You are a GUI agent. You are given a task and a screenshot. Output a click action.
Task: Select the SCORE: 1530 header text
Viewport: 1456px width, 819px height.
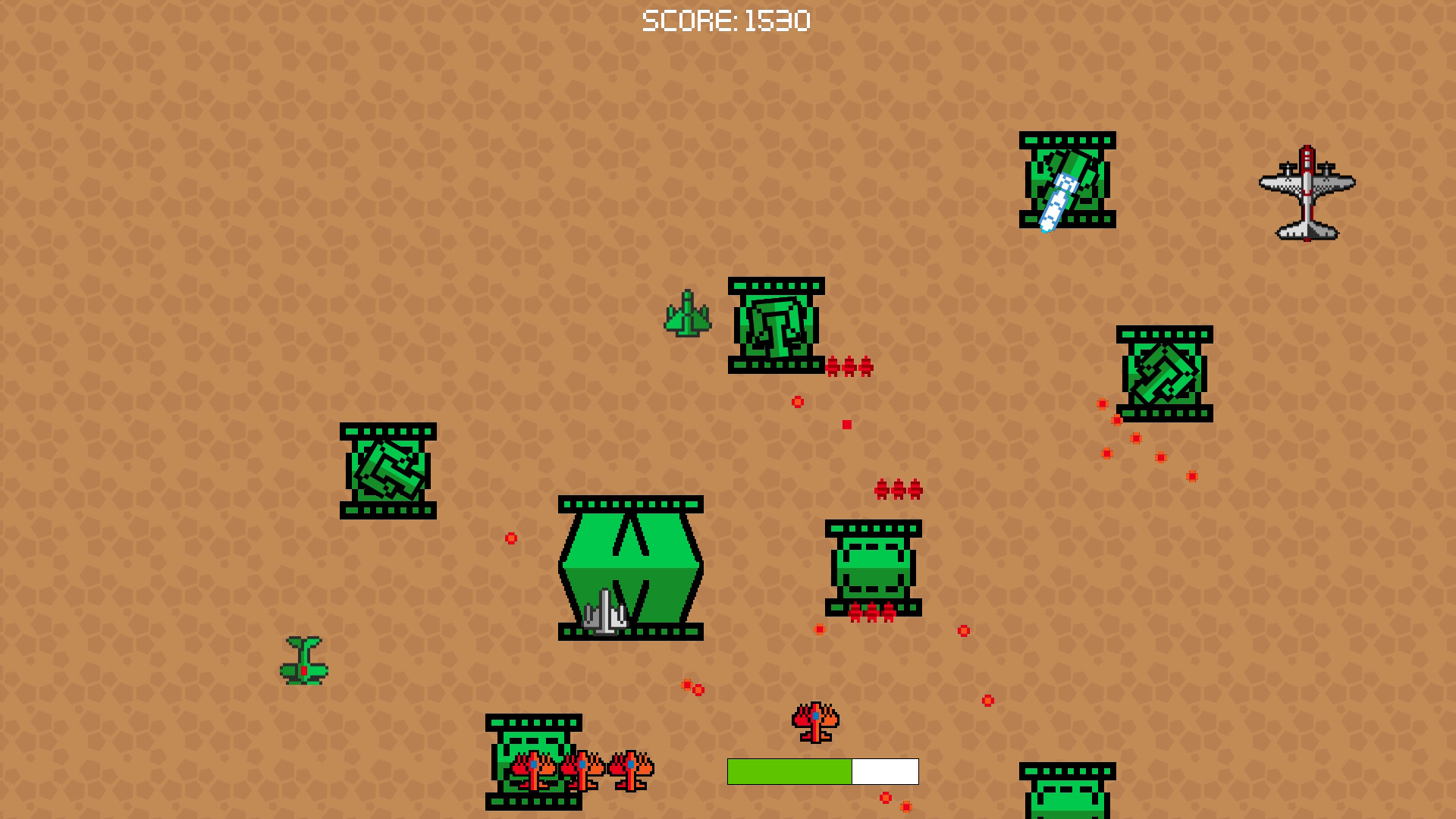pos(725,19)
